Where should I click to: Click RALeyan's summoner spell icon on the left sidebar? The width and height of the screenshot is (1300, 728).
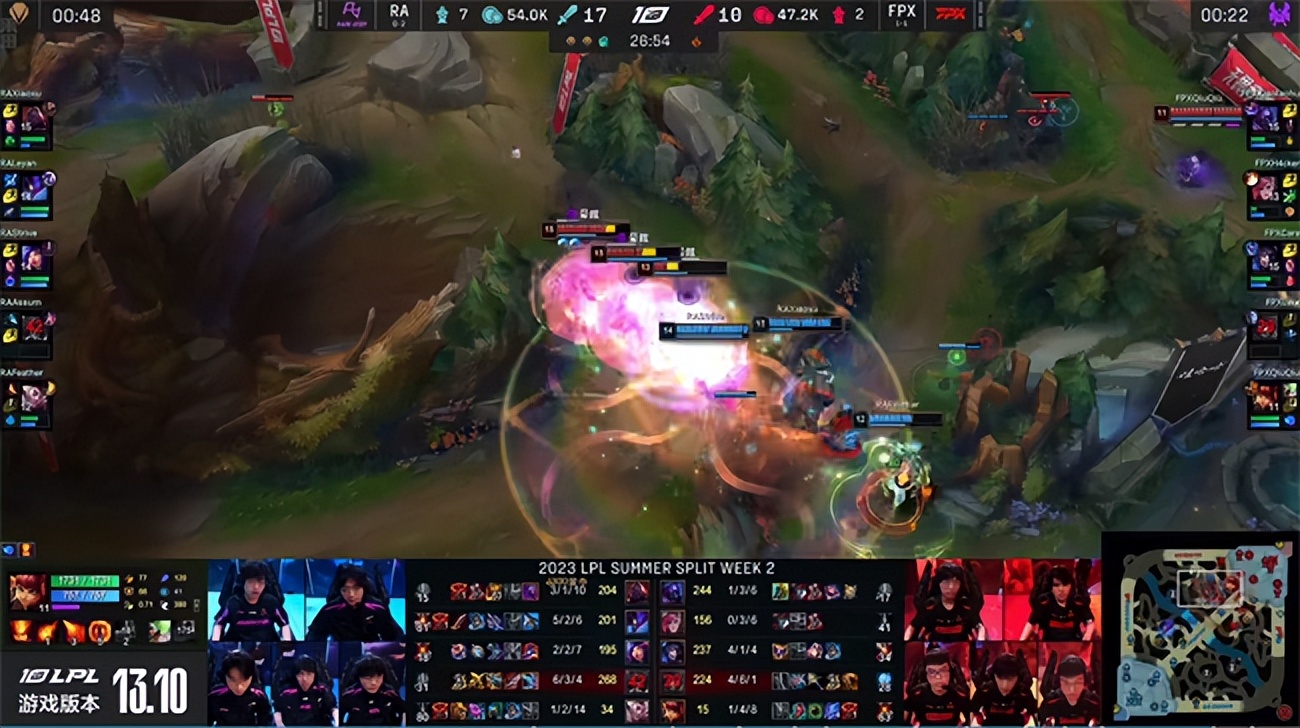9,196
